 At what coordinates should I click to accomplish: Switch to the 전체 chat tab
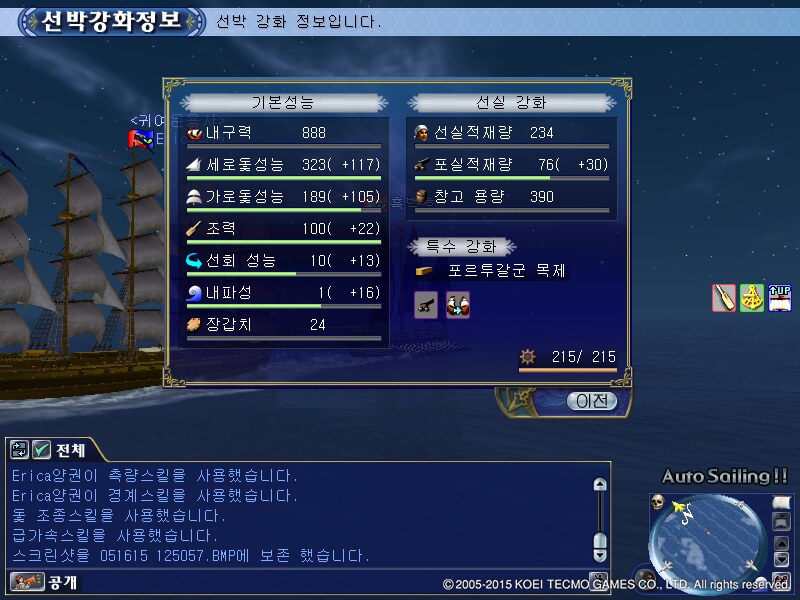click(71, 449)
